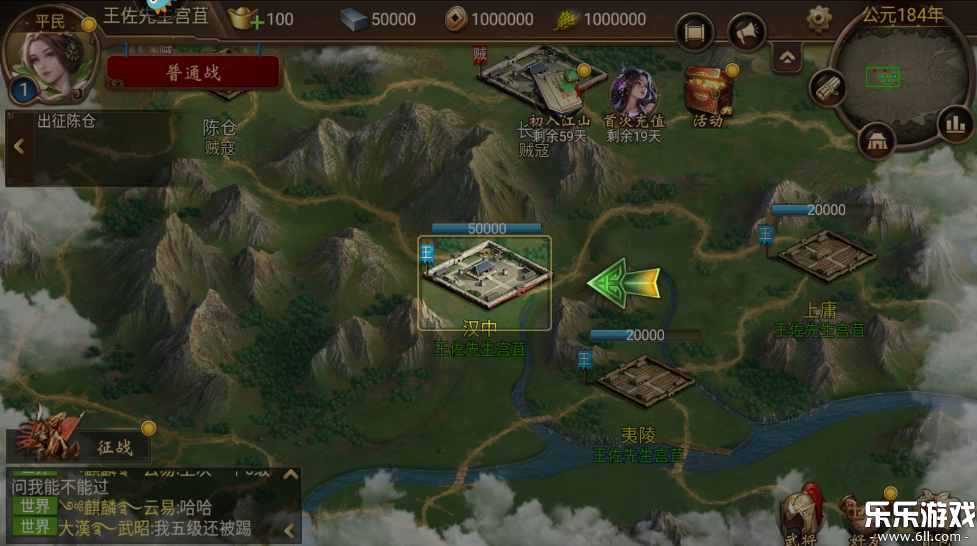
Task: Open the bamboo scroll button beside minimap
Action: 827,89
